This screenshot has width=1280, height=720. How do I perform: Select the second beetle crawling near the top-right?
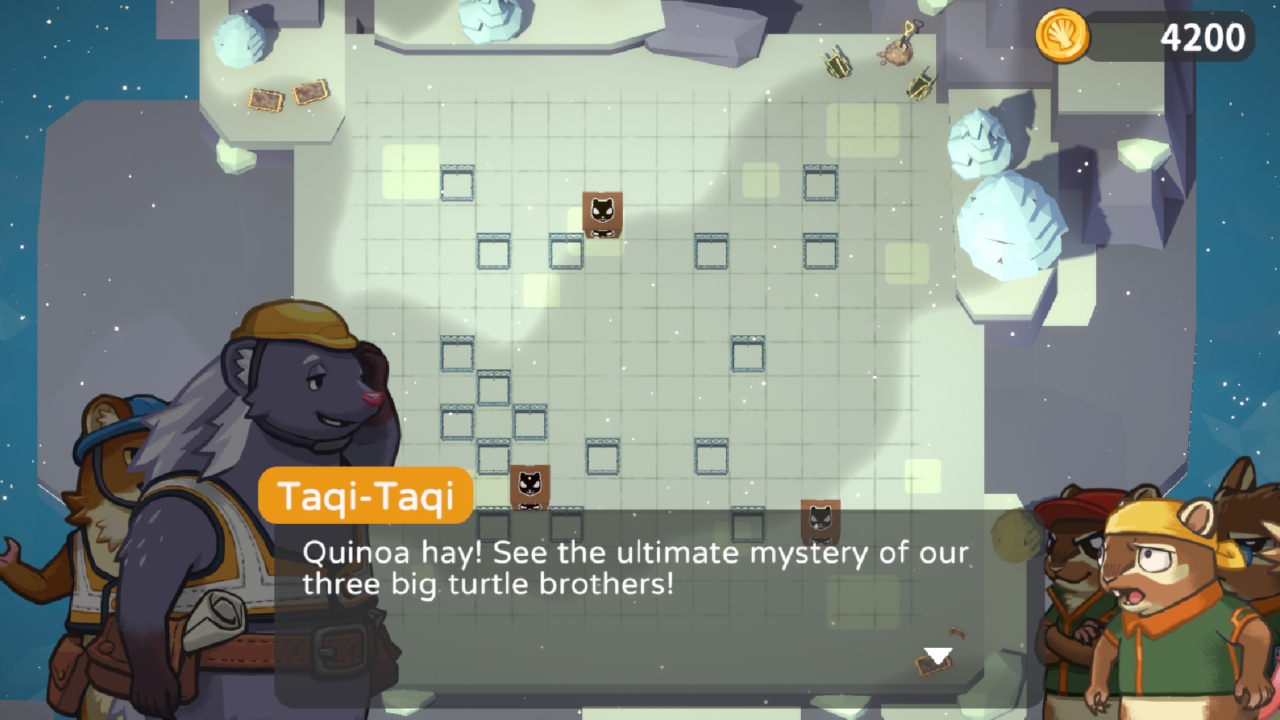[x=920, y=83]
